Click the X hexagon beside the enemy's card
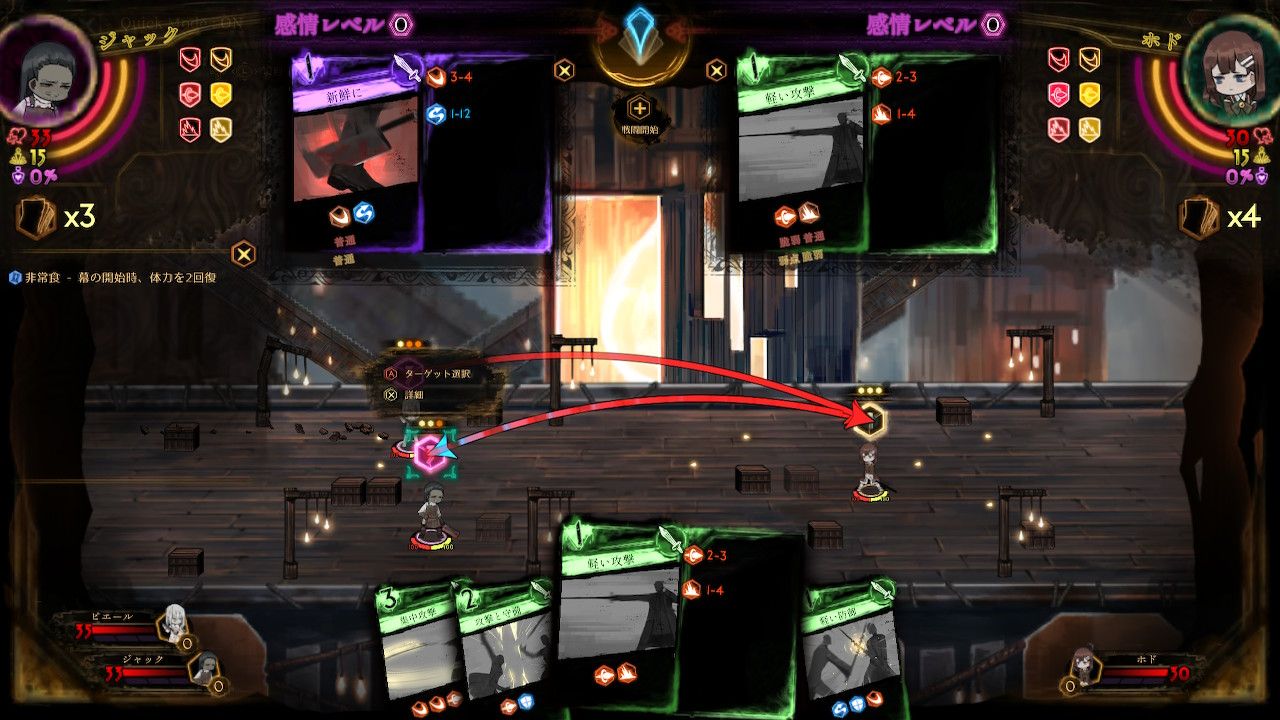This screenshot has width=1280, height=720. (x=715, y=70)
